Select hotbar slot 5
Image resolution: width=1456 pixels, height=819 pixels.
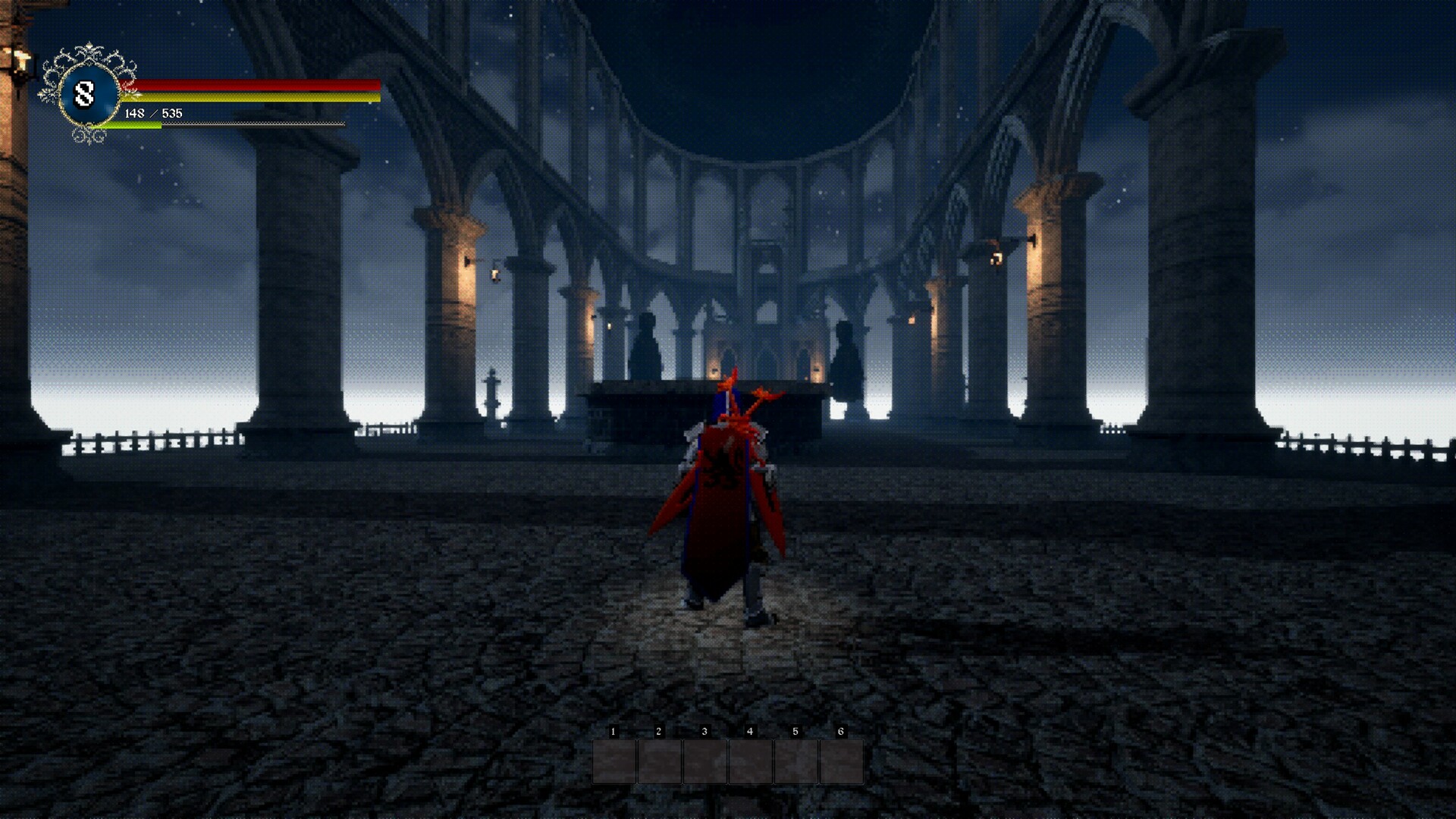794,761
